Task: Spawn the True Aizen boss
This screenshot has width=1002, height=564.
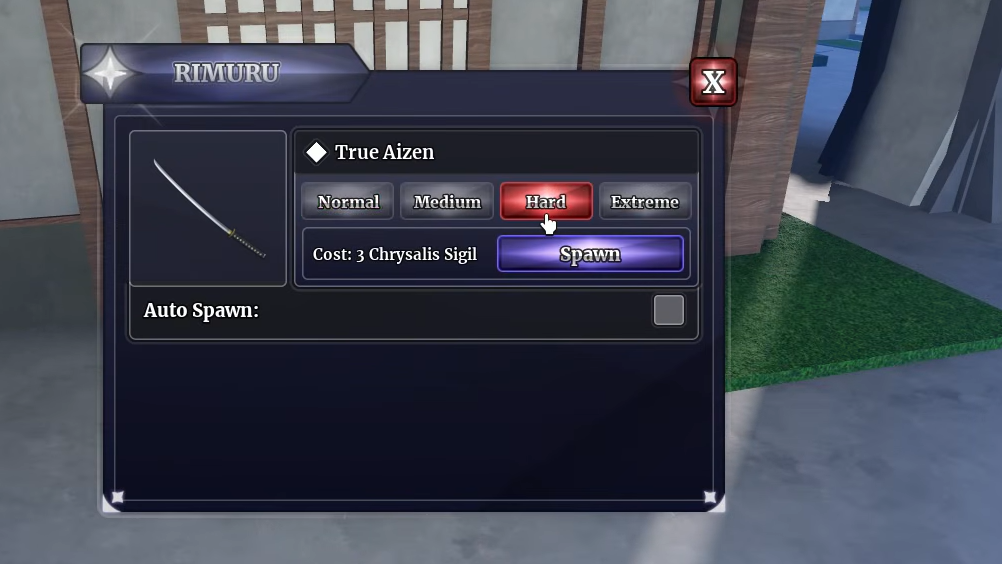Action: coord(590,254)
